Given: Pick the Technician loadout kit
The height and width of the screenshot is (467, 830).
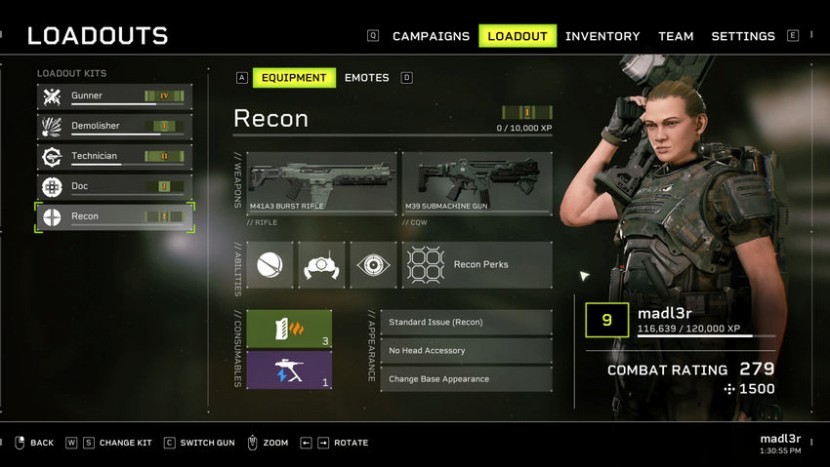Looking at the screenshot, I should (x=114, y=156).
